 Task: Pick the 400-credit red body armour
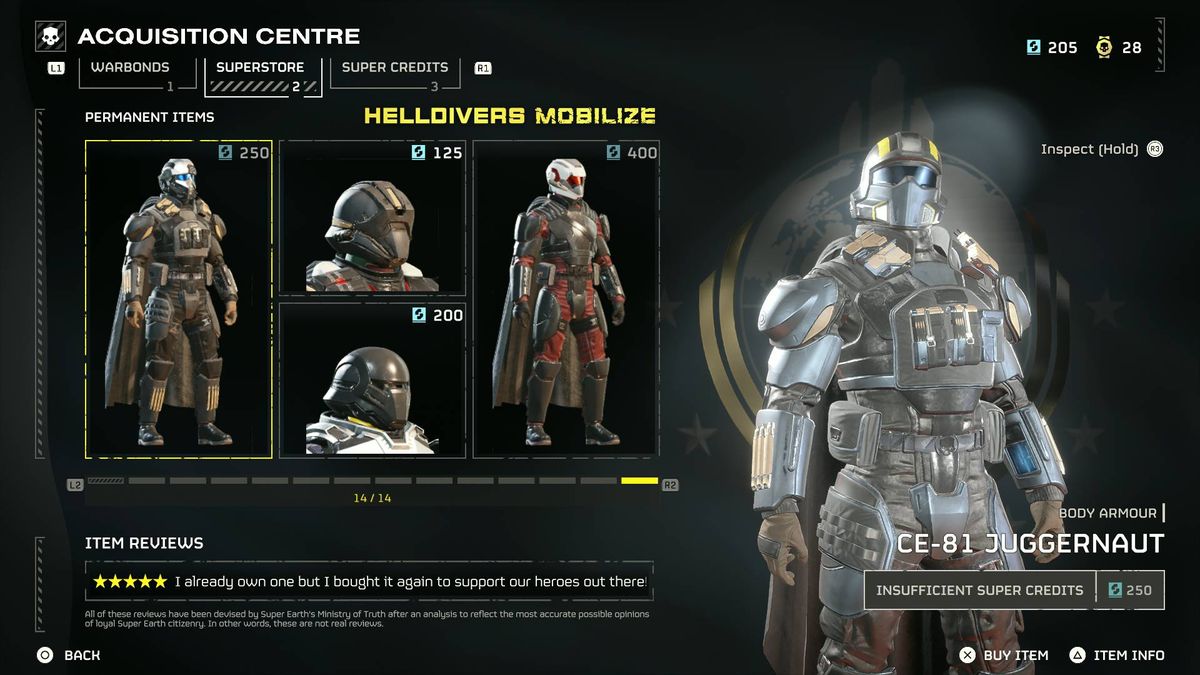coord(566,299)
